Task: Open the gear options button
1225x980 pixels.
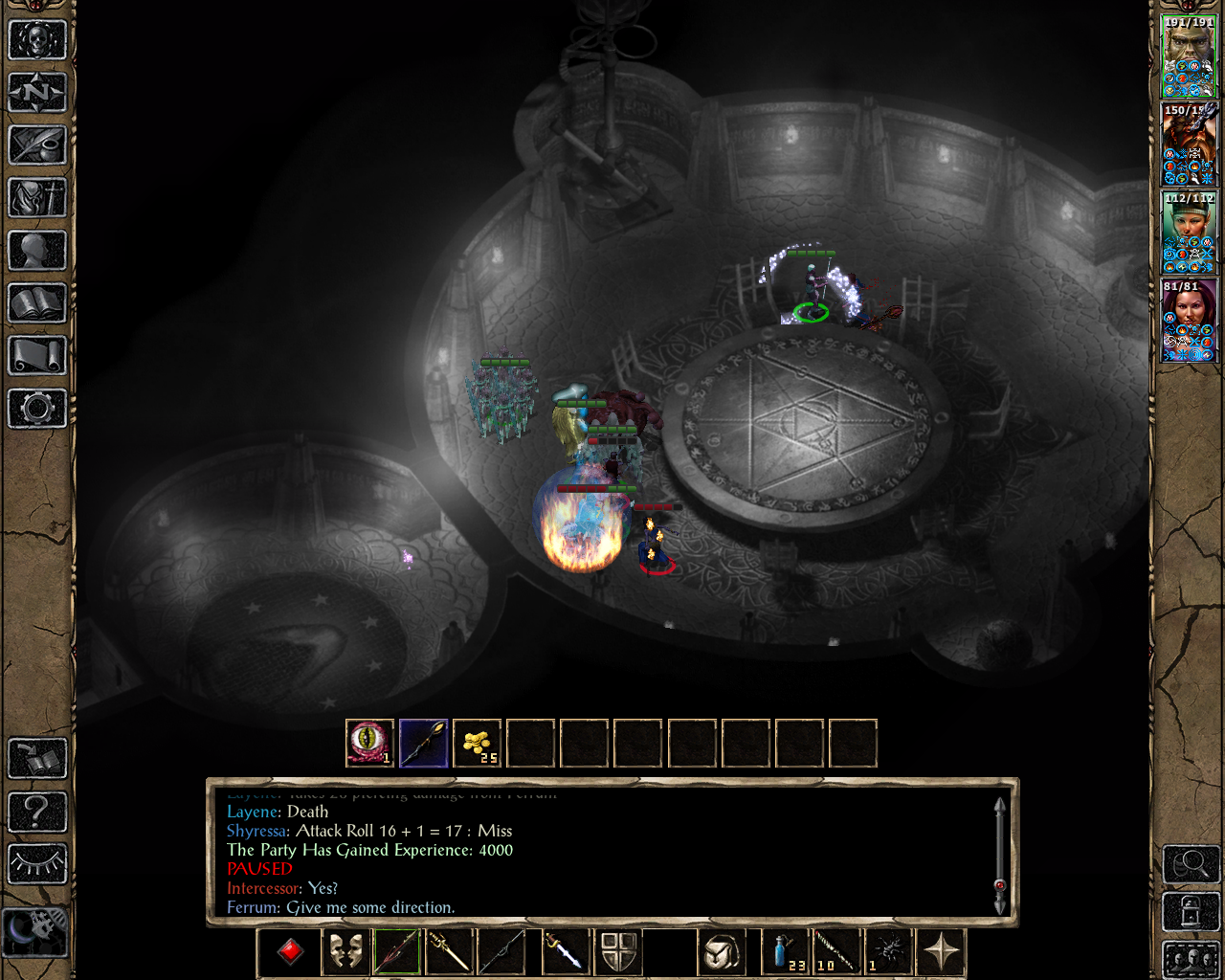Action: tap(37, 409)
